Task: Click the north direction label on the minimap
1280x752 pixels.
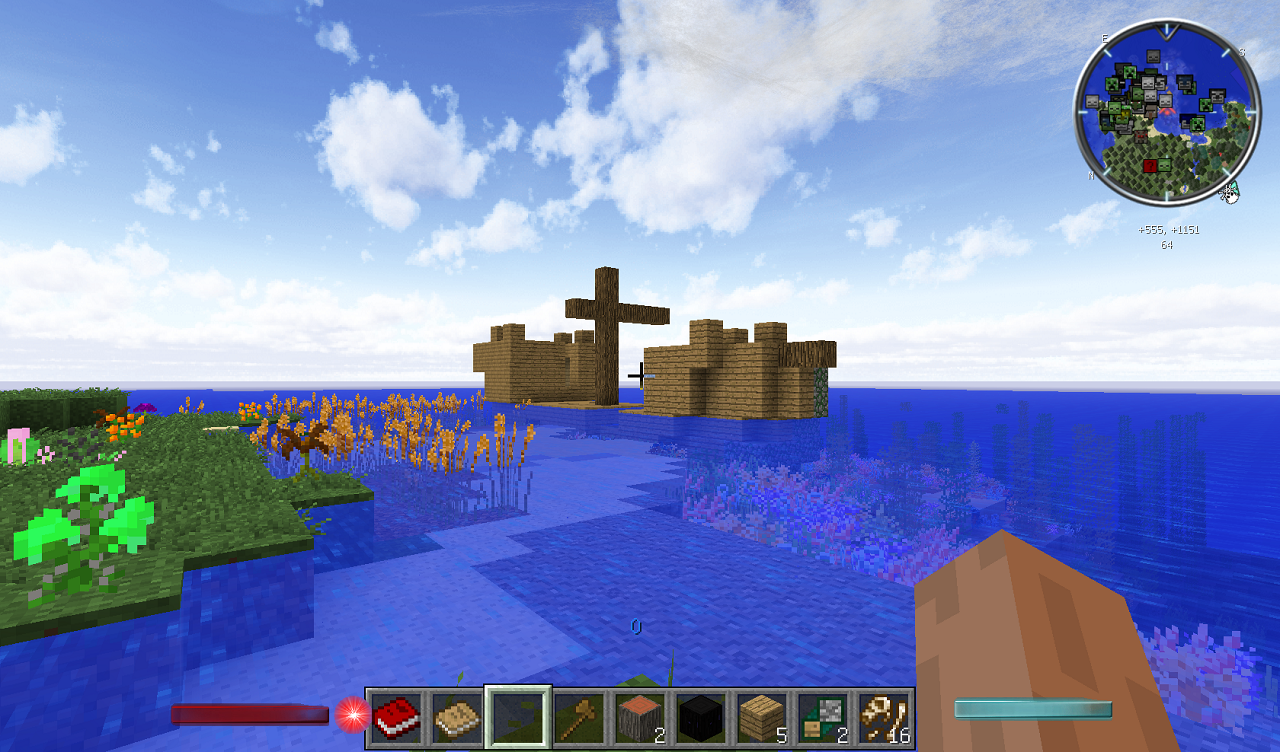Action: click(1091, 176)
